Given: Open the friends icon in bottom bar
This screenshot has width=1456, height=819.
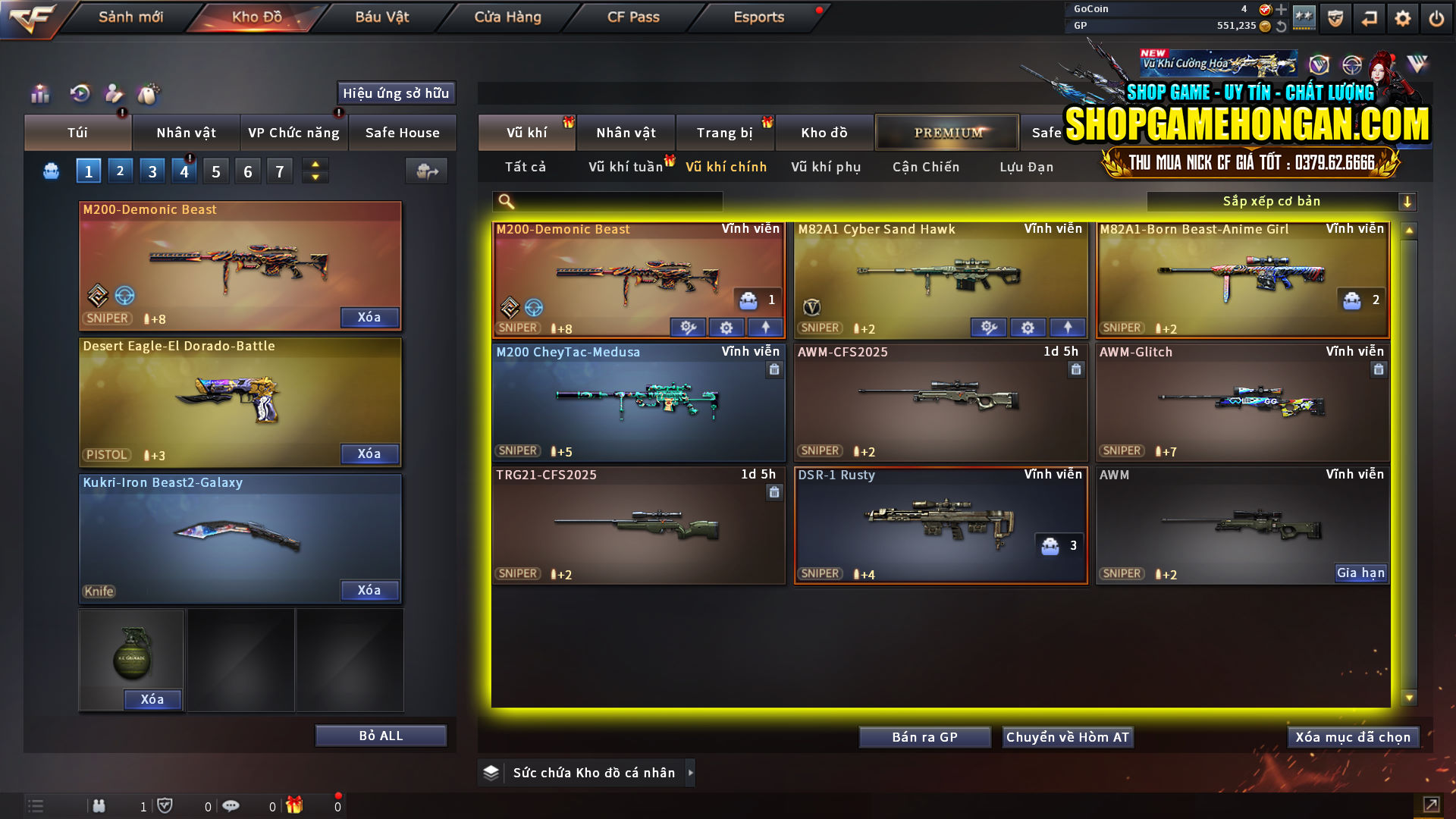Looking at the screenshot, I should [99, 806].
